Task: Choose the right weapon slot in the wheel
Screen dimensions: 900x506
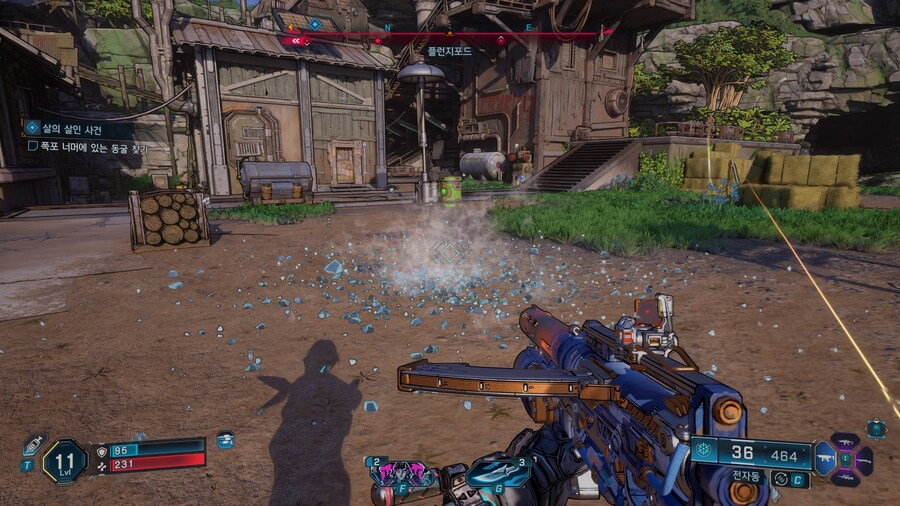Action: click(864, 460)
